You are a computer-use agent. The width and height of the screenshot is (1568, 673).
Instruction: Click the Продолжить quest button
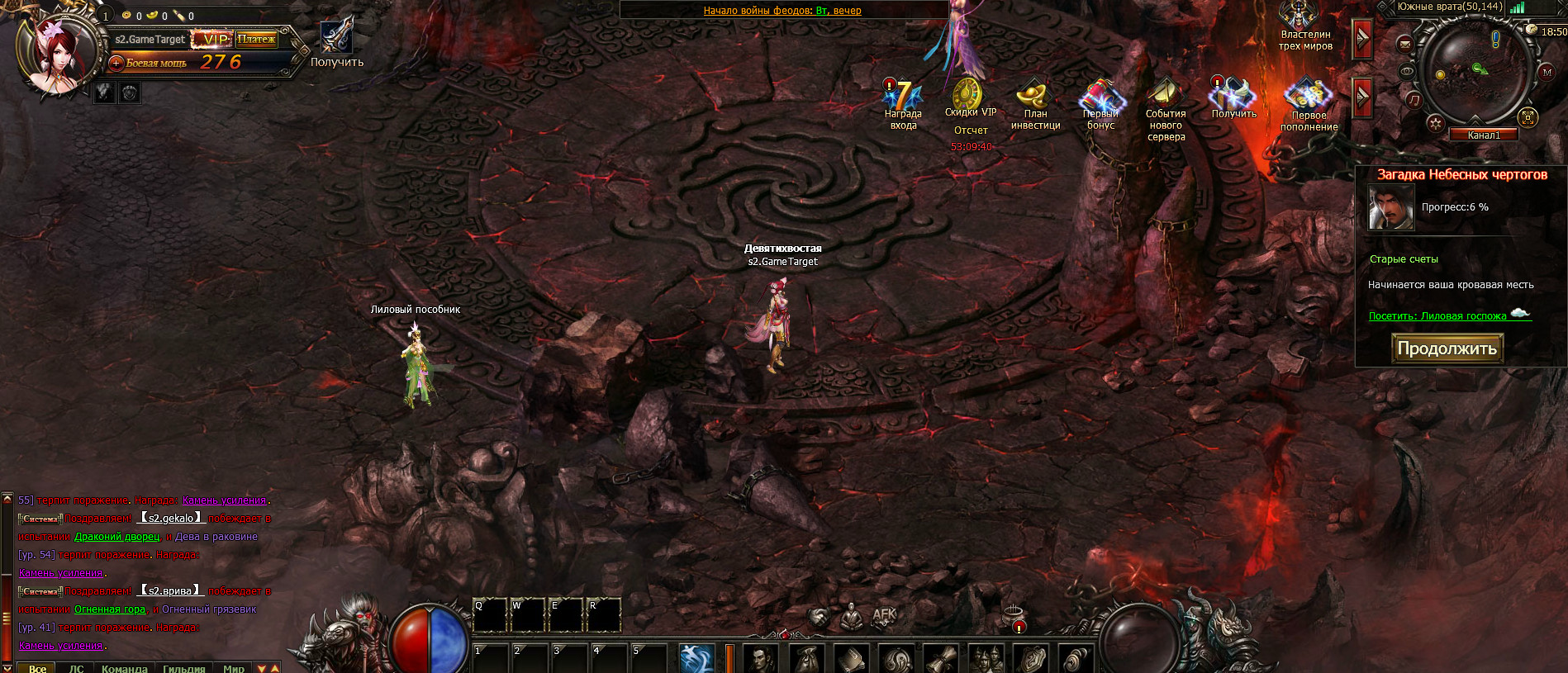(x=1447, y=348)
